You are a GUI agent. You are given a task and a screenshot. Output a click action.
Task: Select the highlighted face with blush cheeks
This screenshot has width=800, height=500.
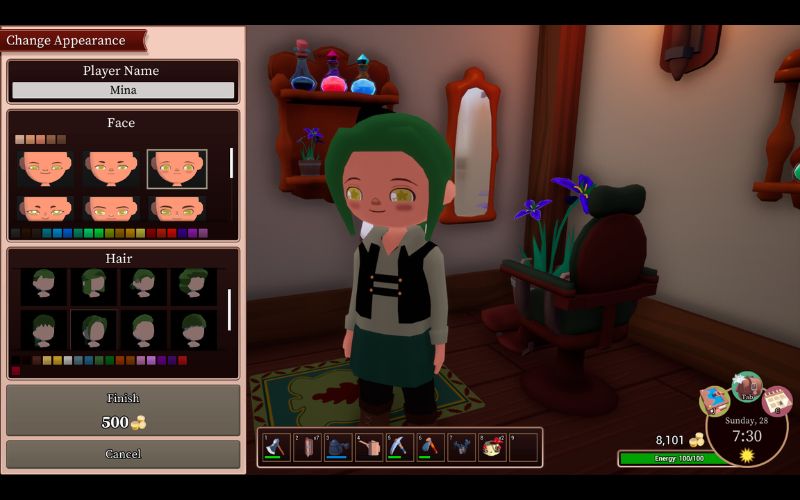177,168
